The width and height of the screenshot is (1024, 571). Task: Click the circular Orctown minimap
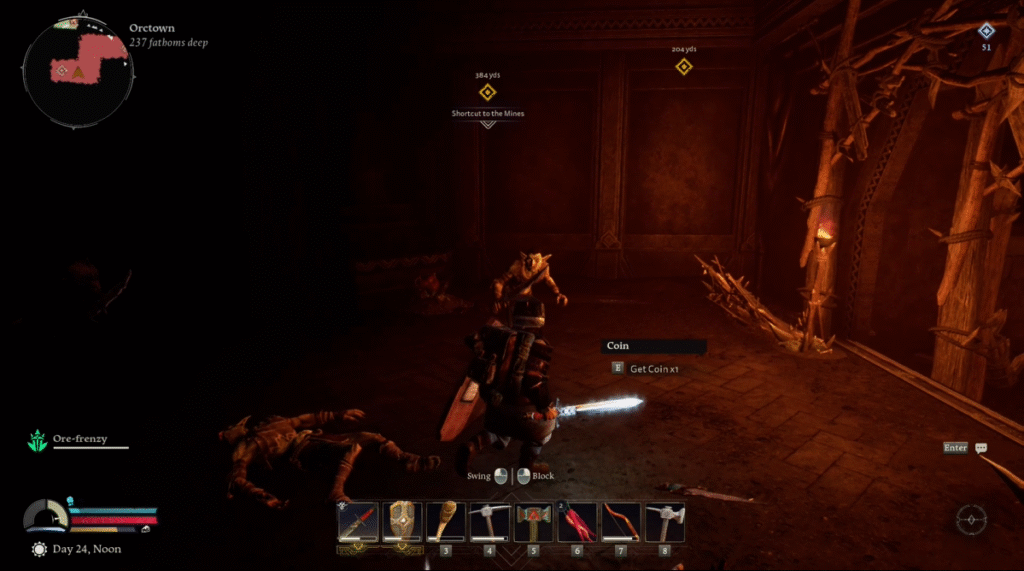[x=79, y=70]
